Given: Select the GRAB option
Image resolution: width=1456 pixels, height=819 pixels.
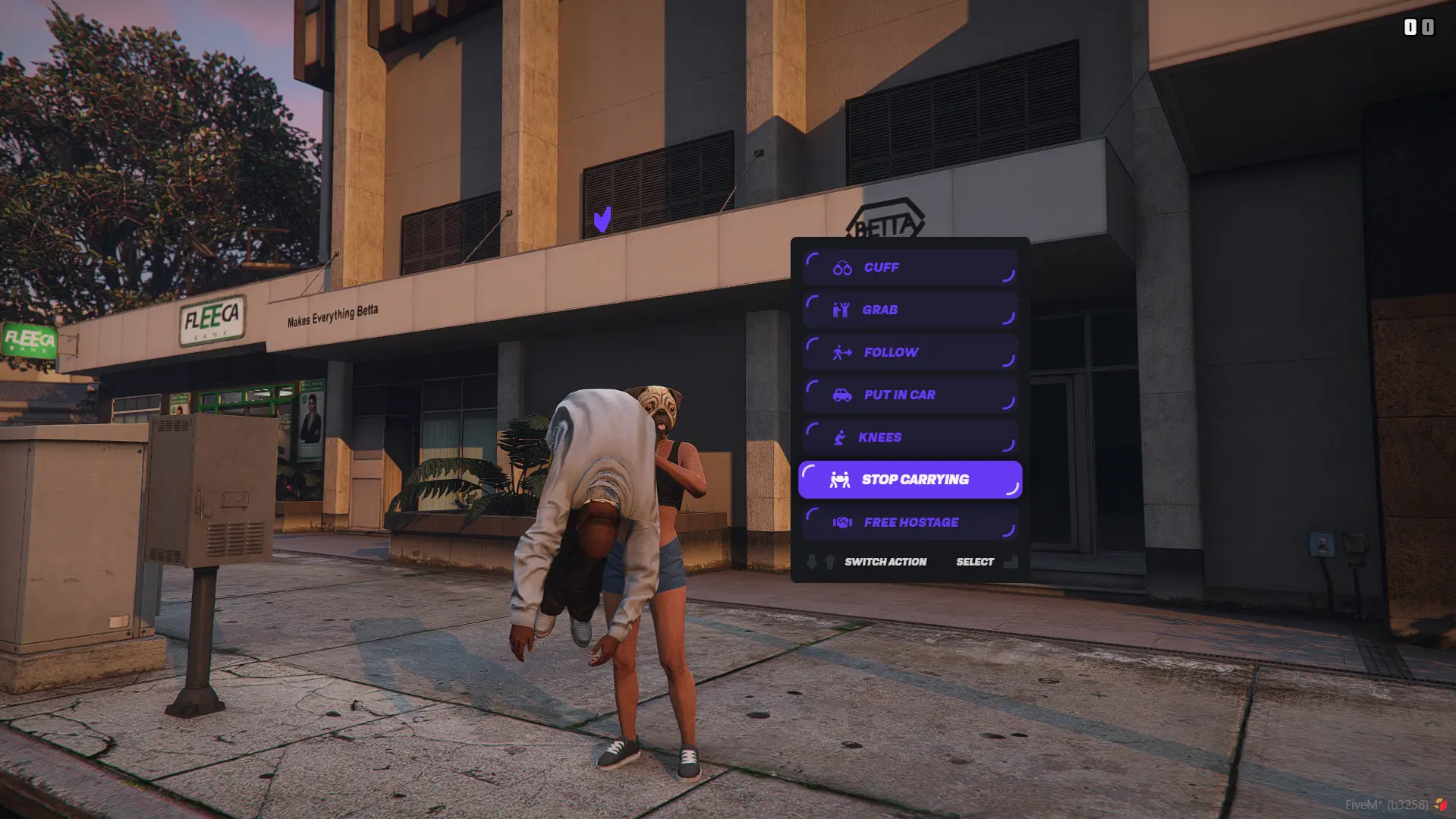Looking at the screenshot, I should 910,310.
